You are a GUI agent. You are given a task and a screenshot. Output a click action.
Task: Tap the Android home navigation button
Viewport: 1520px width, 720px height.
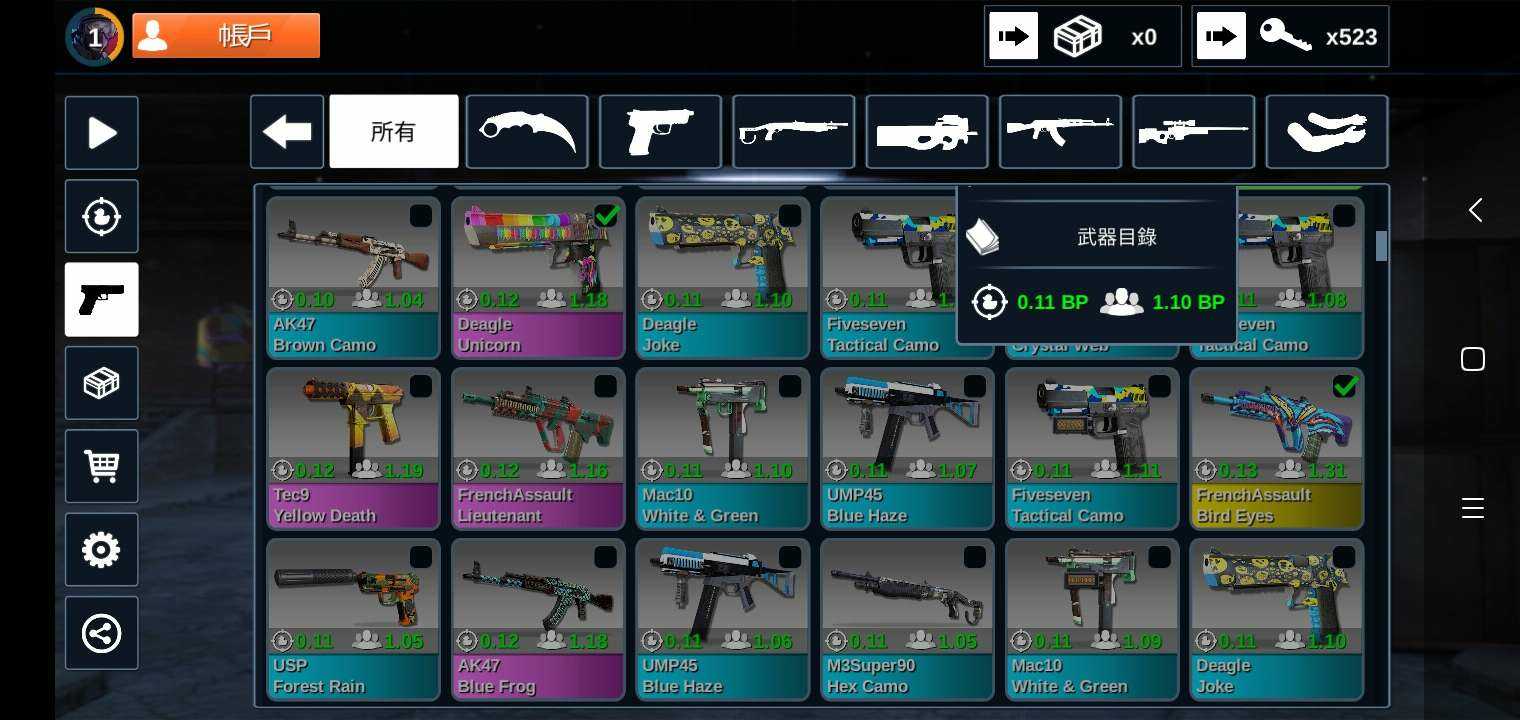coord(1473,359)
